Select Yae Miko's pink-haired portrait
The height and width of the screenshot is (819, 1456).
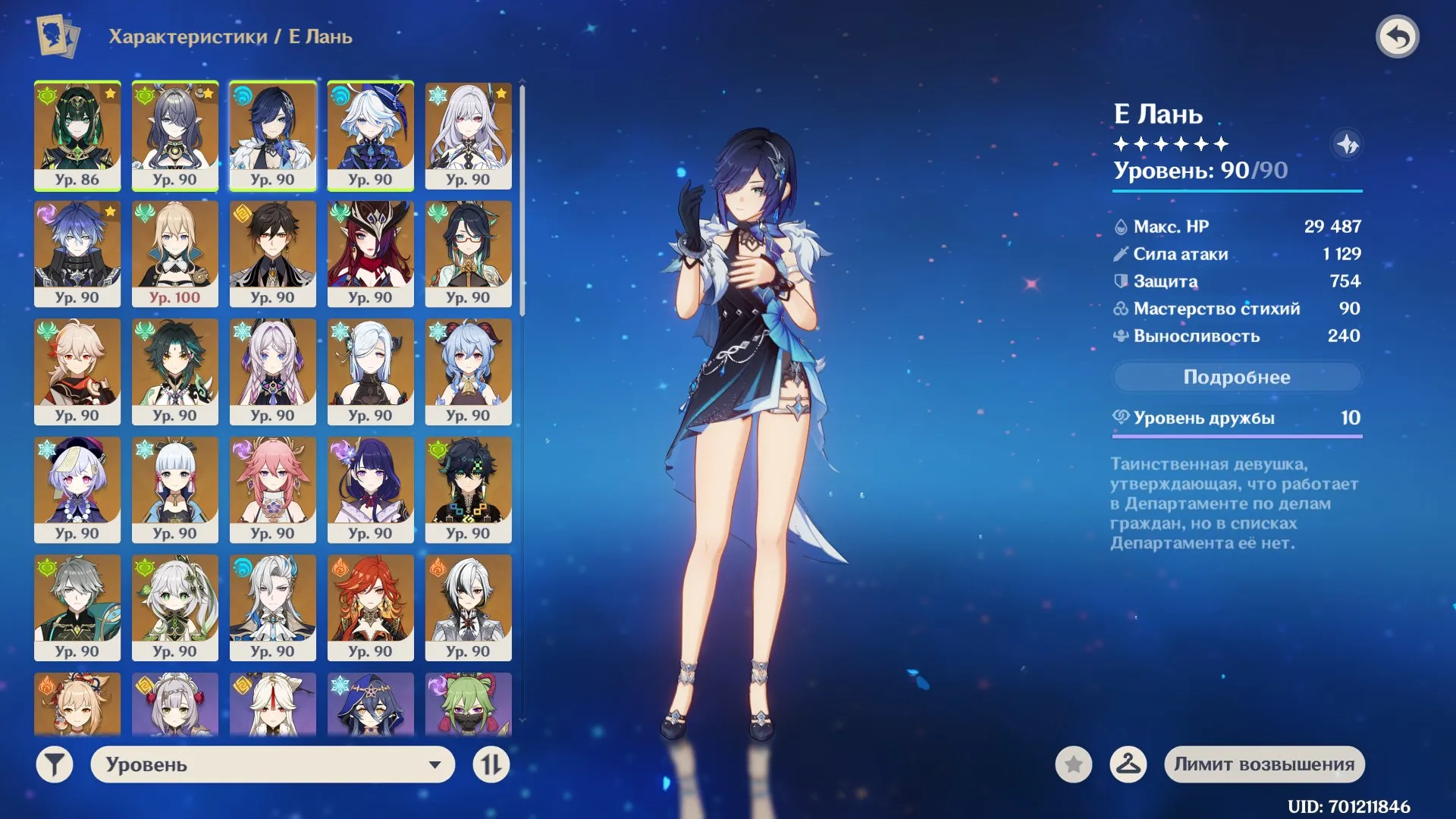(x=273, y=489)
